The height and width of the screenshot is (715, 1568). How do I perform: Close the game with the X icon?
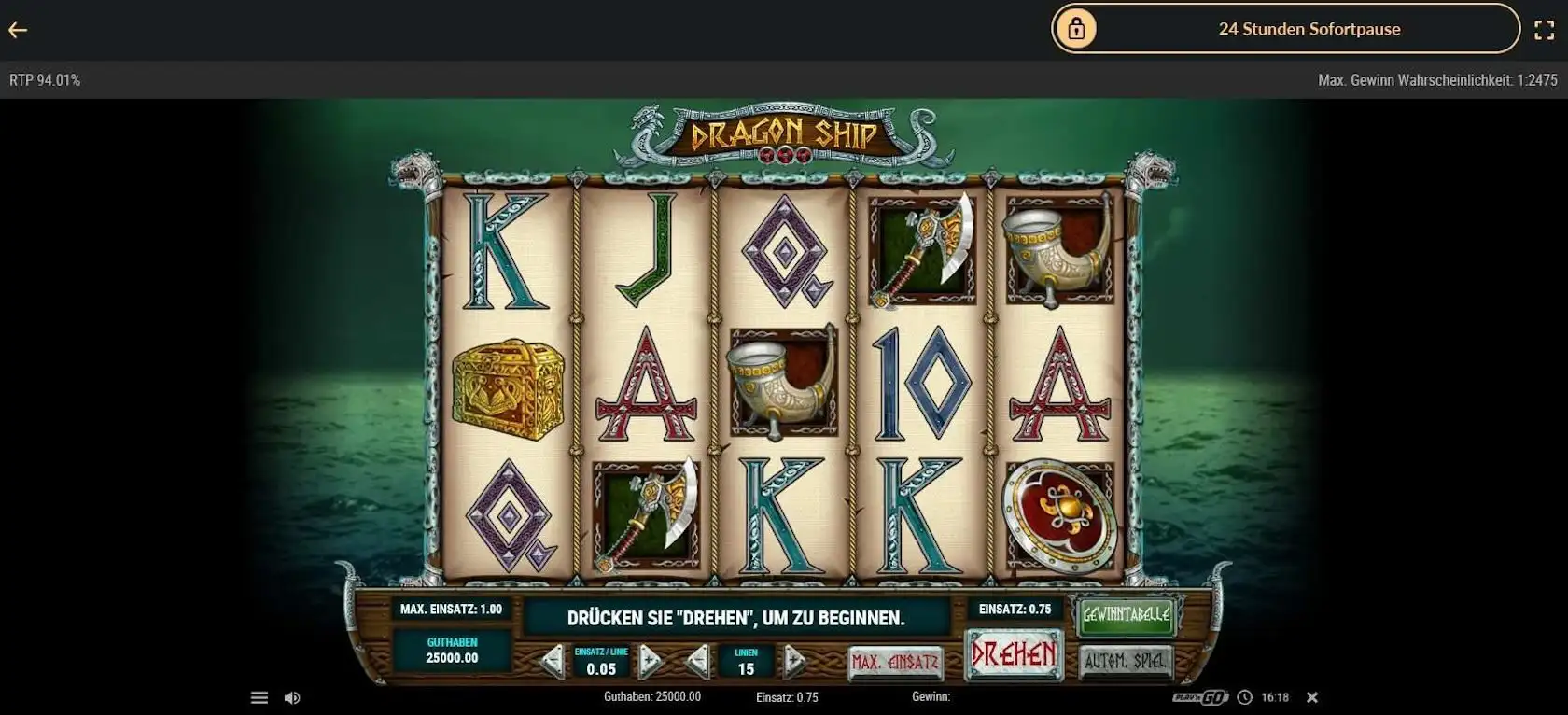(1311, 697)
